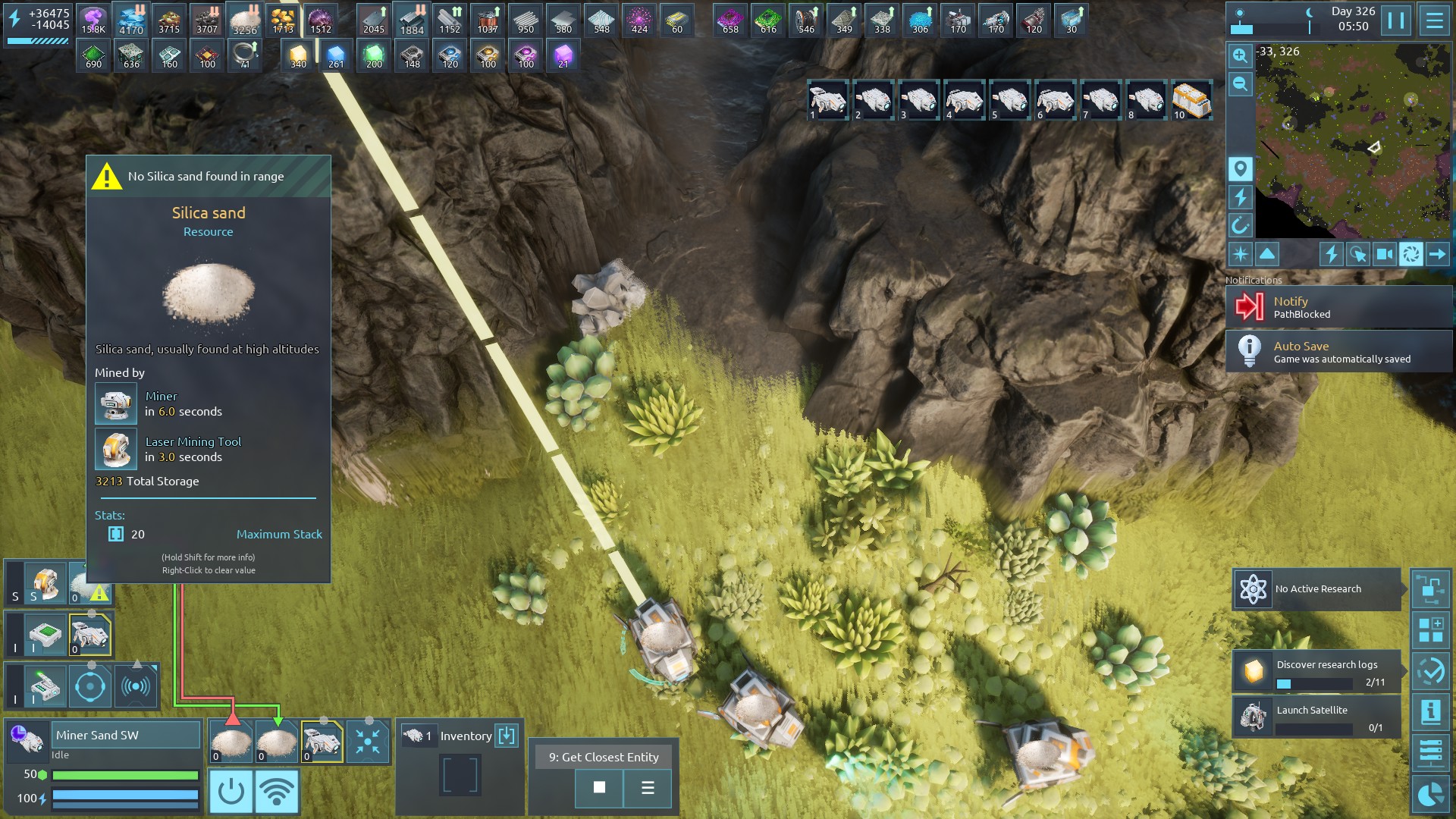
Task: Click the Miner Sand SW name field
Action: [126, 735]
